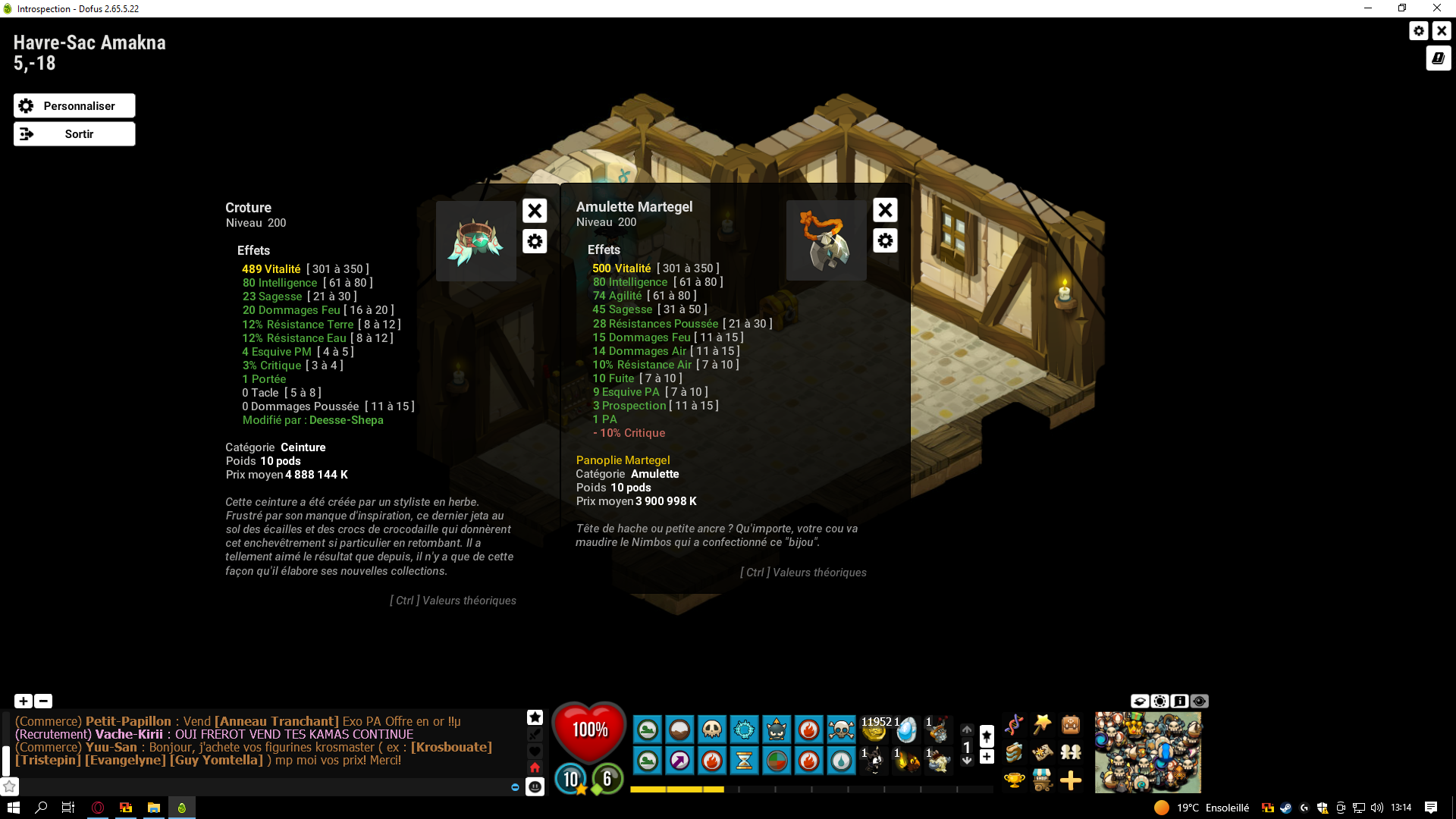Close the Amulette Martegel tooltip
1456x819 pixels.
click(885, 210)
